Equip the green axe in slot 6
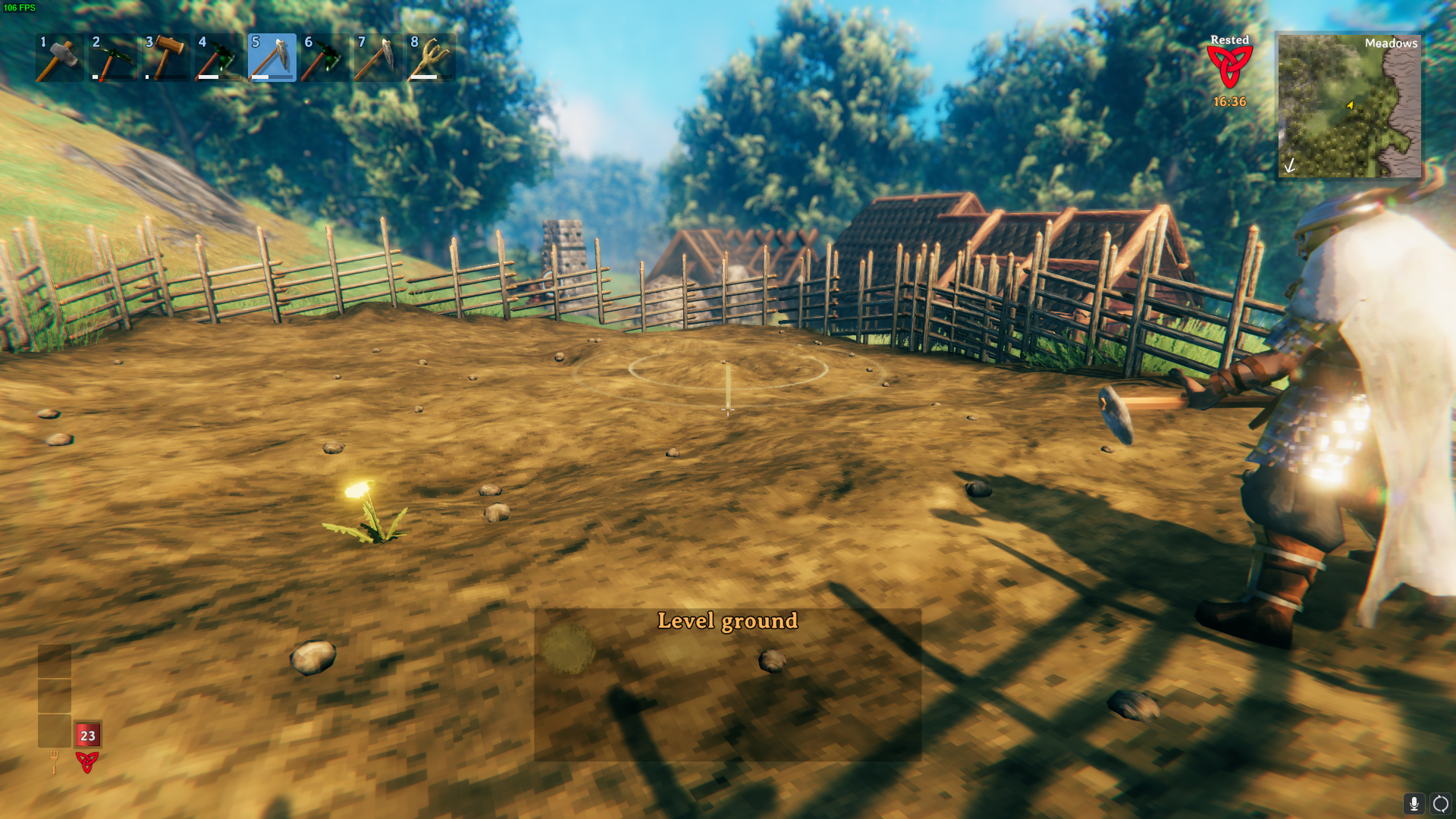1456x819 pixels. point(325,58)
